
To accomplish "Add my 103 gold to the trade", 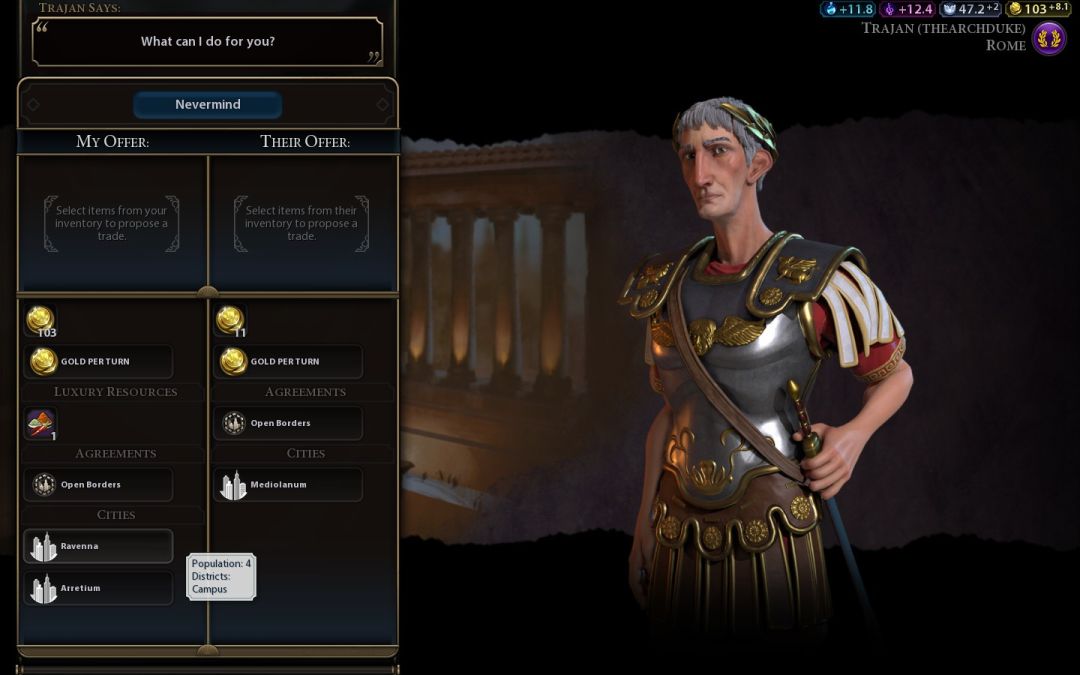I will point(41,321).
